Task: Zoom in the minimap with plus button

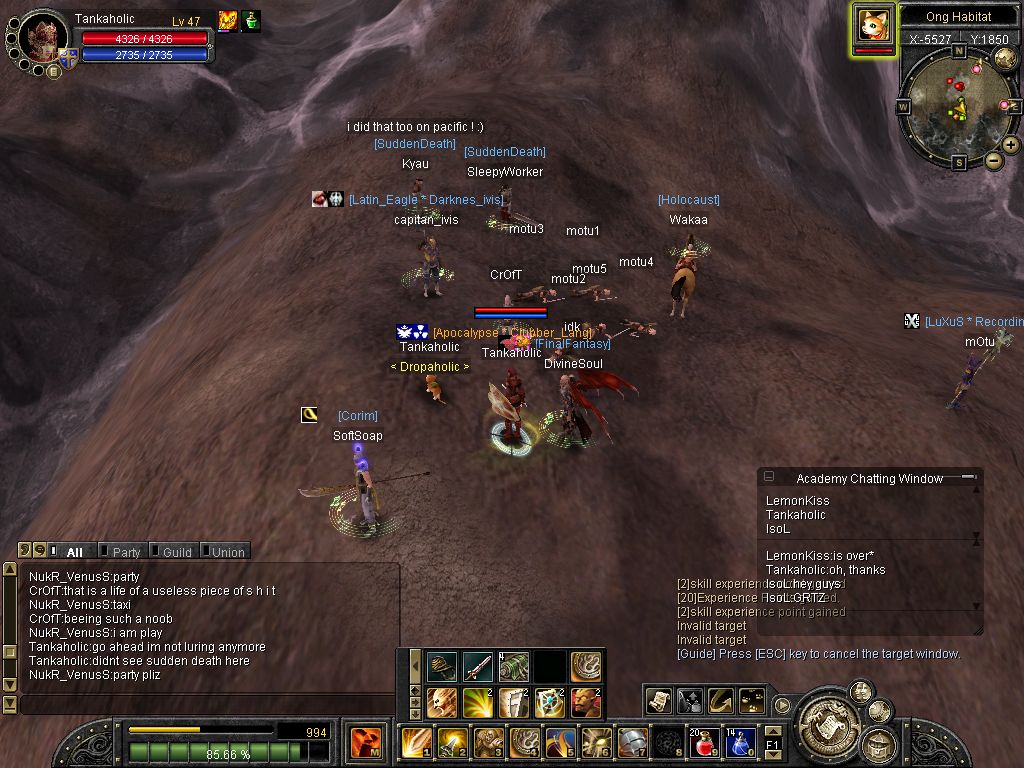Action: (x=1011, y=145)
